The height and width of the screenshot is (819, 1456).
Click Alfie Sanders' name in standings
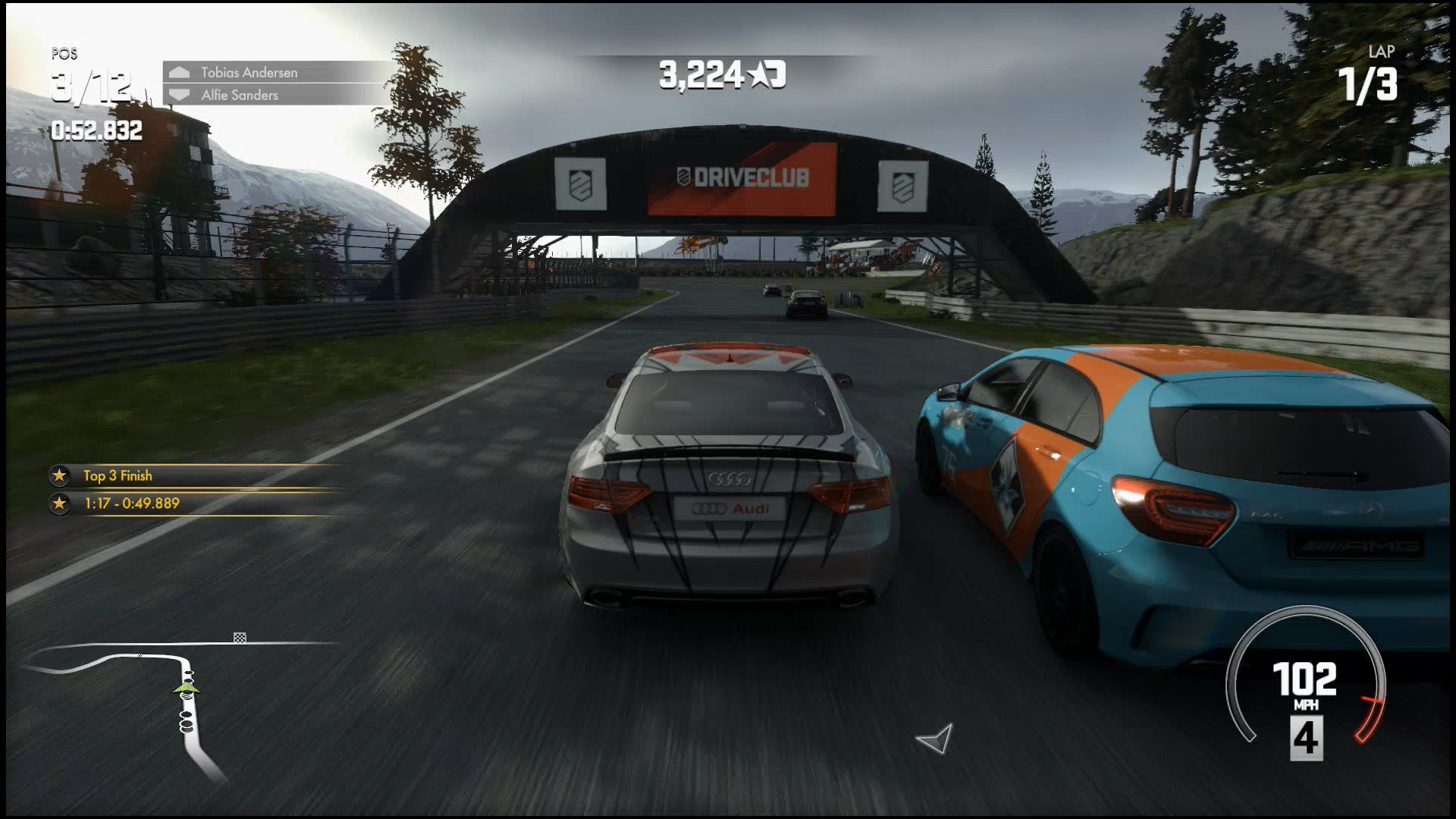point(240,95)
